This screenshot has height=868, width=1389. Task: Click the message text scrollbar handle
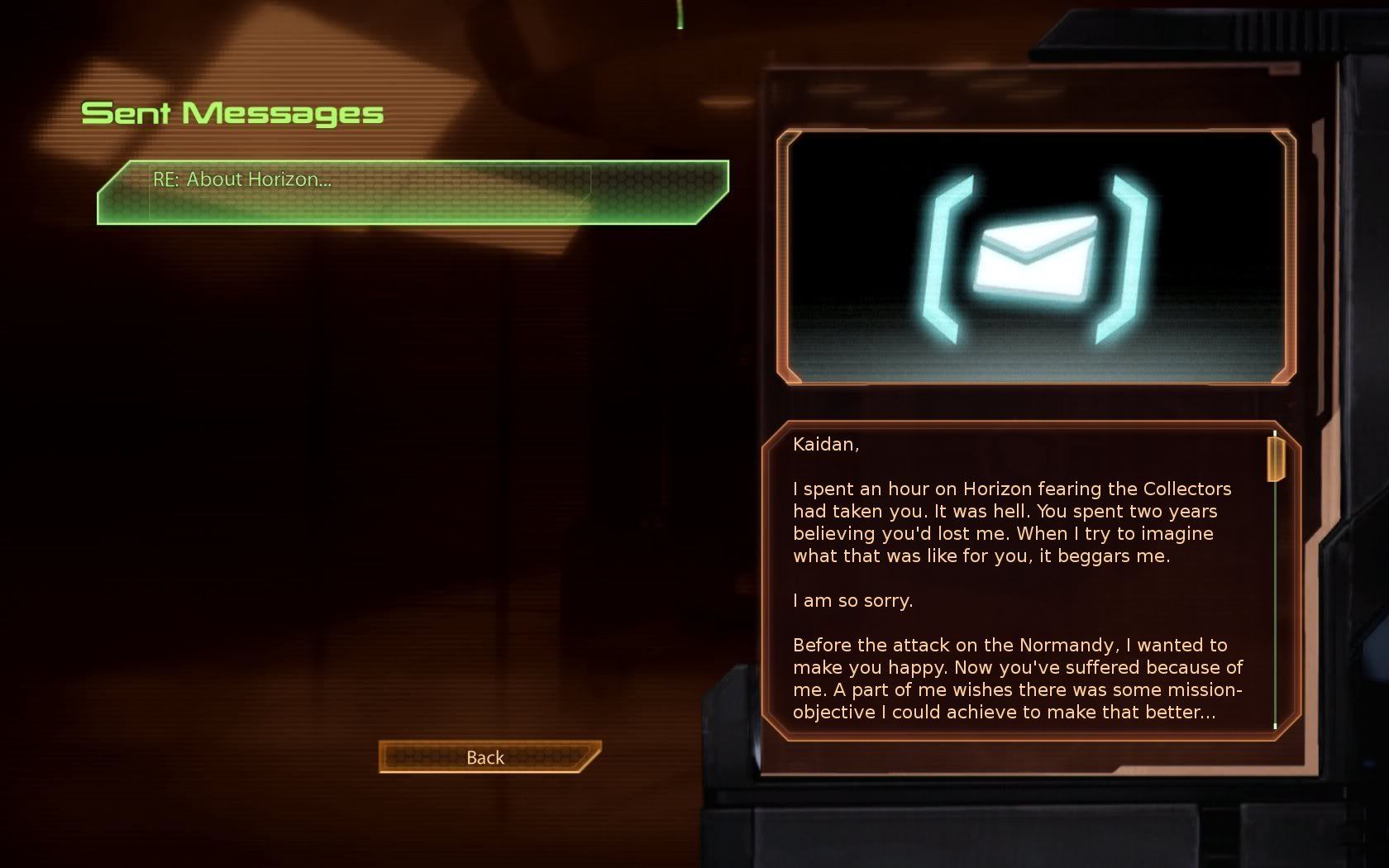click(x=1276, y=459)
